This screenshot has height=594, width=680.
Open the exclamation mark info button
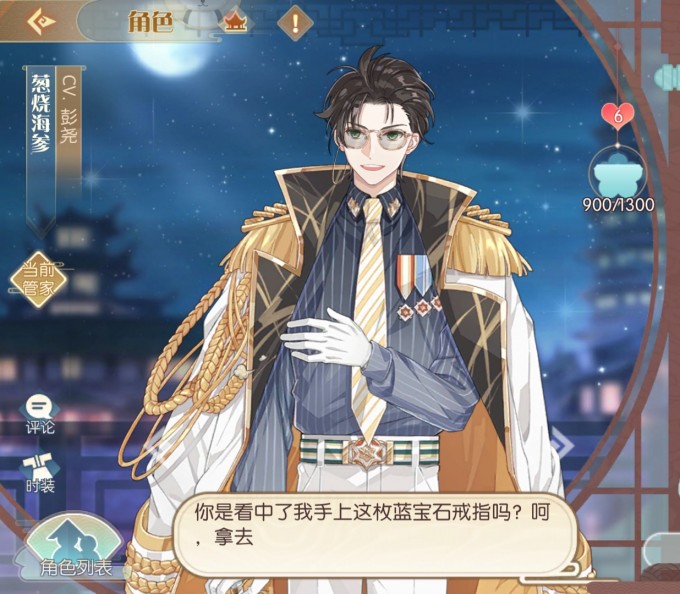[x=295, y=21]
